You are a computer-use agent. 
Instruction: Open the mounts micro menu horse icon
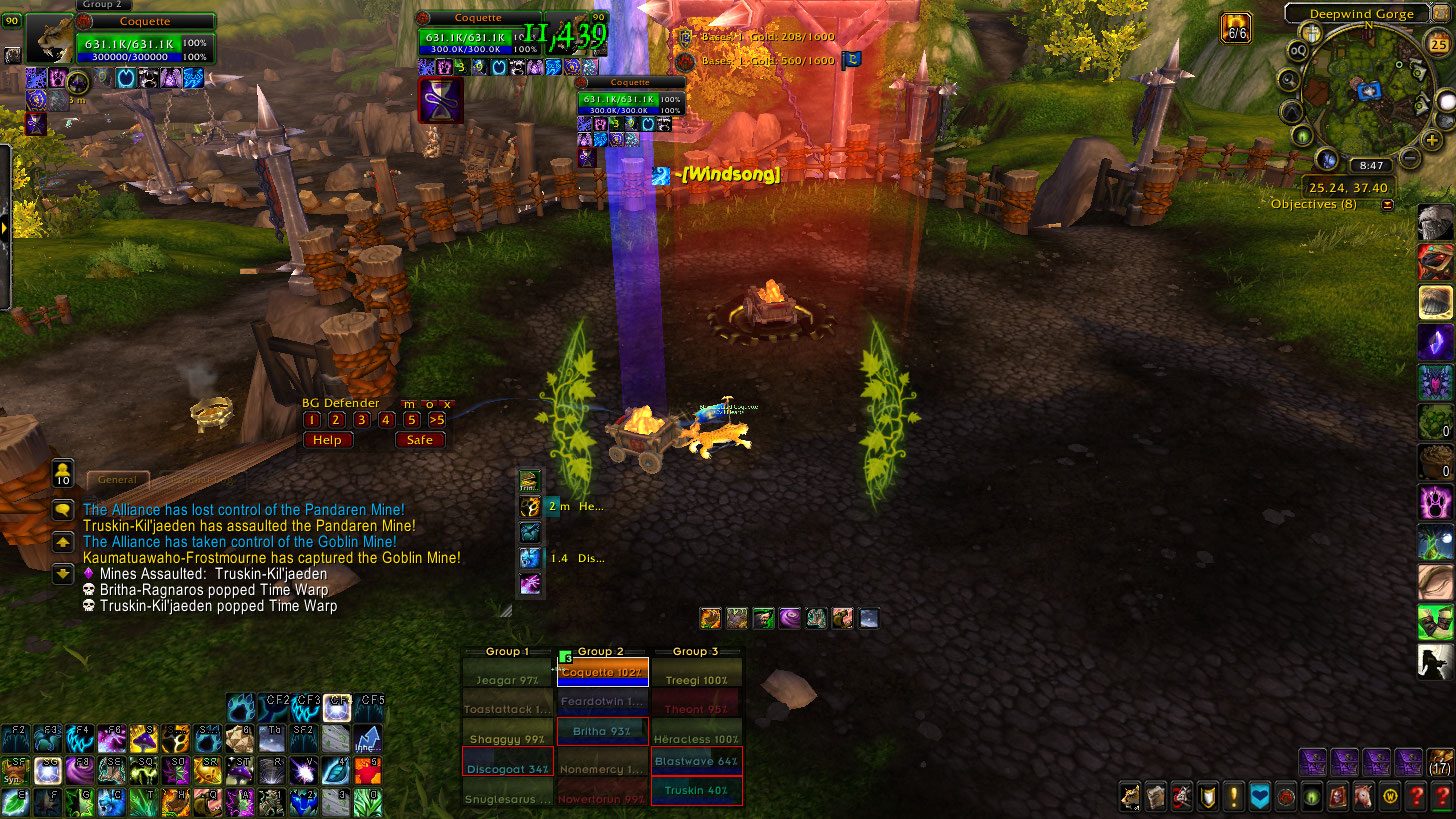1364,797
